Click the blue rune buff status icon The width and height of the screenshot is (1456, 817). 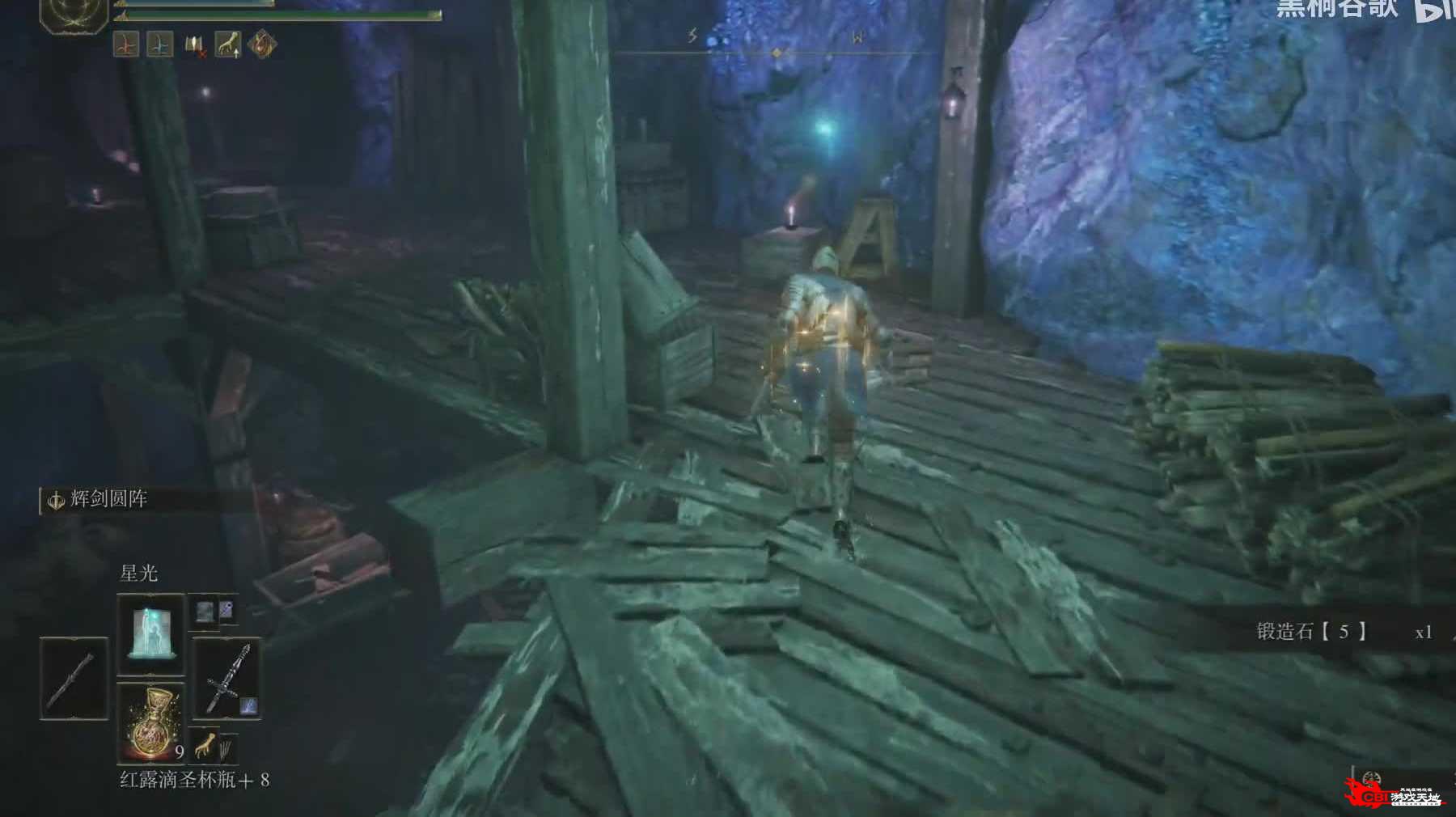point(159,44)
